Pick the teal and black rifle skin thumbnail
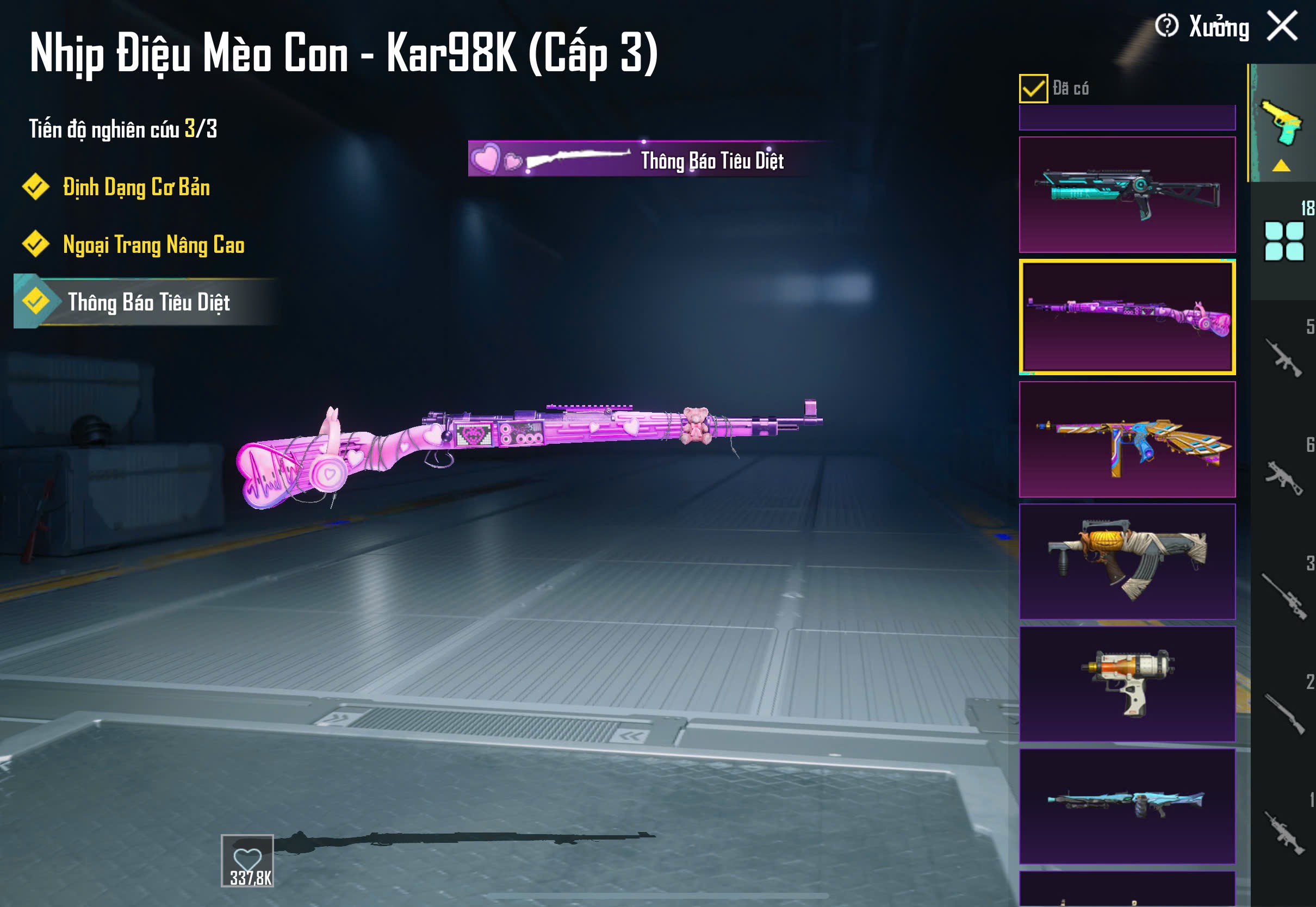This screenshot has height=907, width=1316. tap(1127, 195)
